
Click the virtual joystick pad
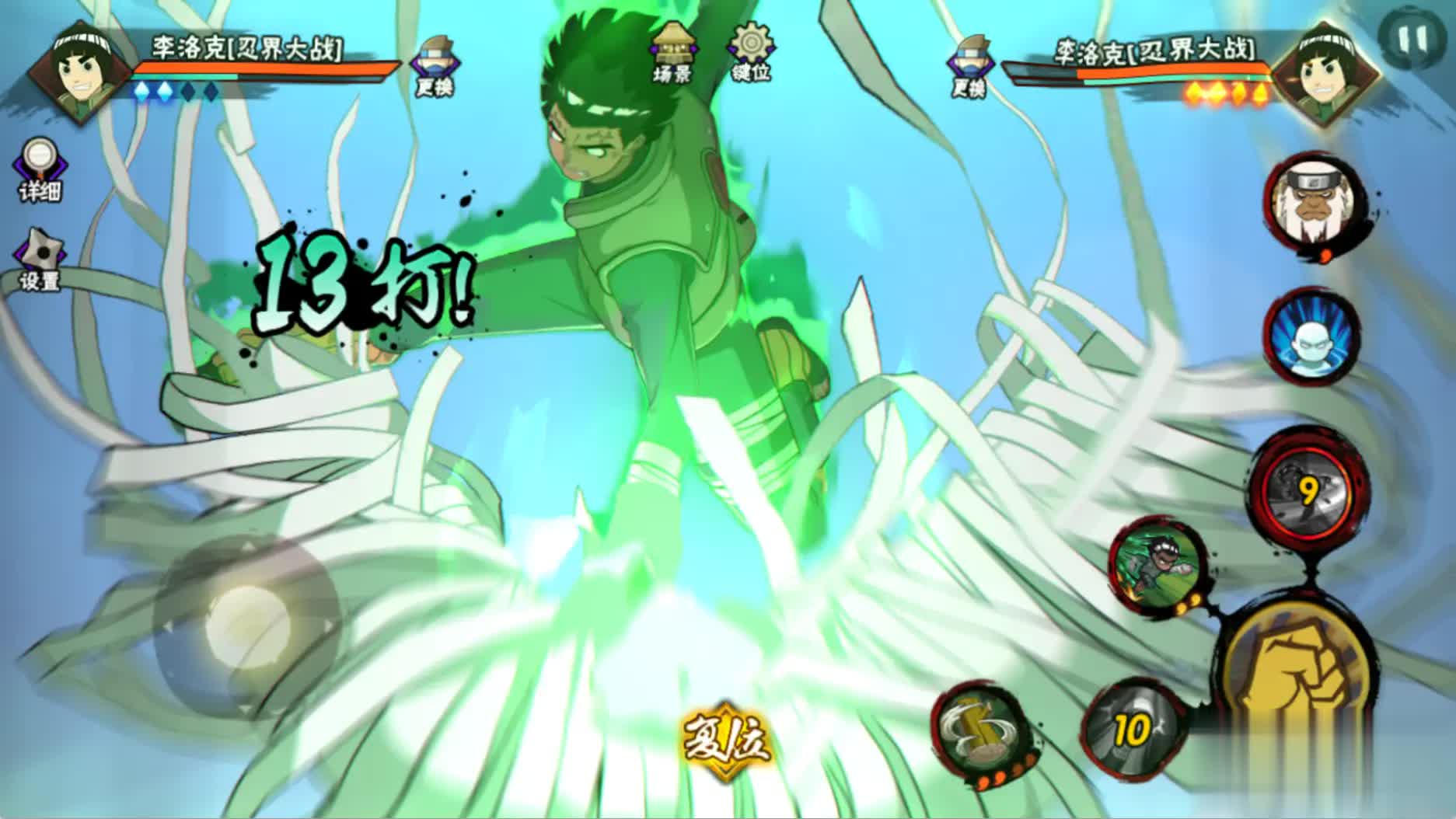pyautogui.click(x=246, y=626)
